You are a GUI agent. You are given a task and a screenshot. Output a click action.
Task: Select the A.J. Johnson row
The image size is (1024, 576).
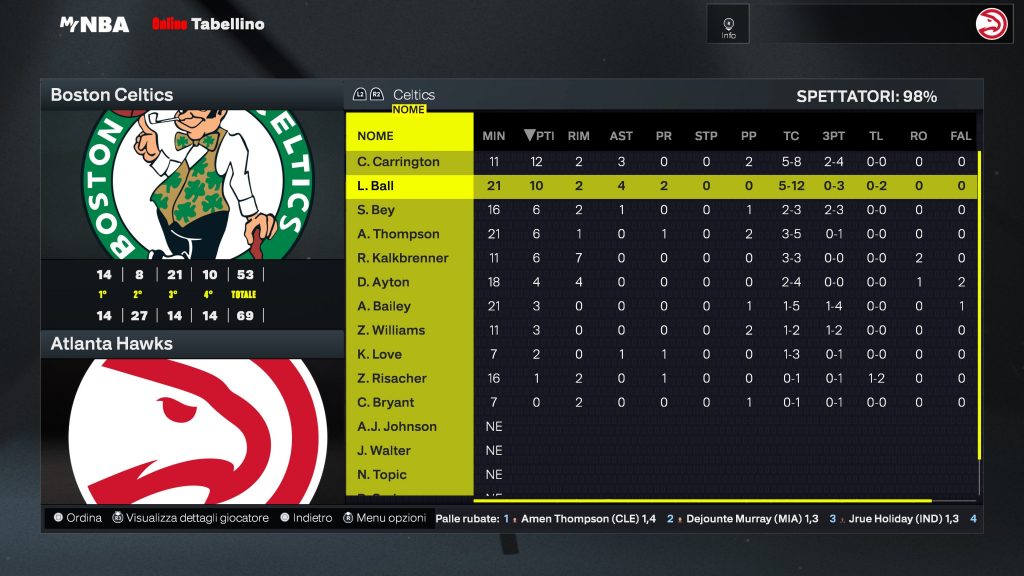tap(397, 426)
